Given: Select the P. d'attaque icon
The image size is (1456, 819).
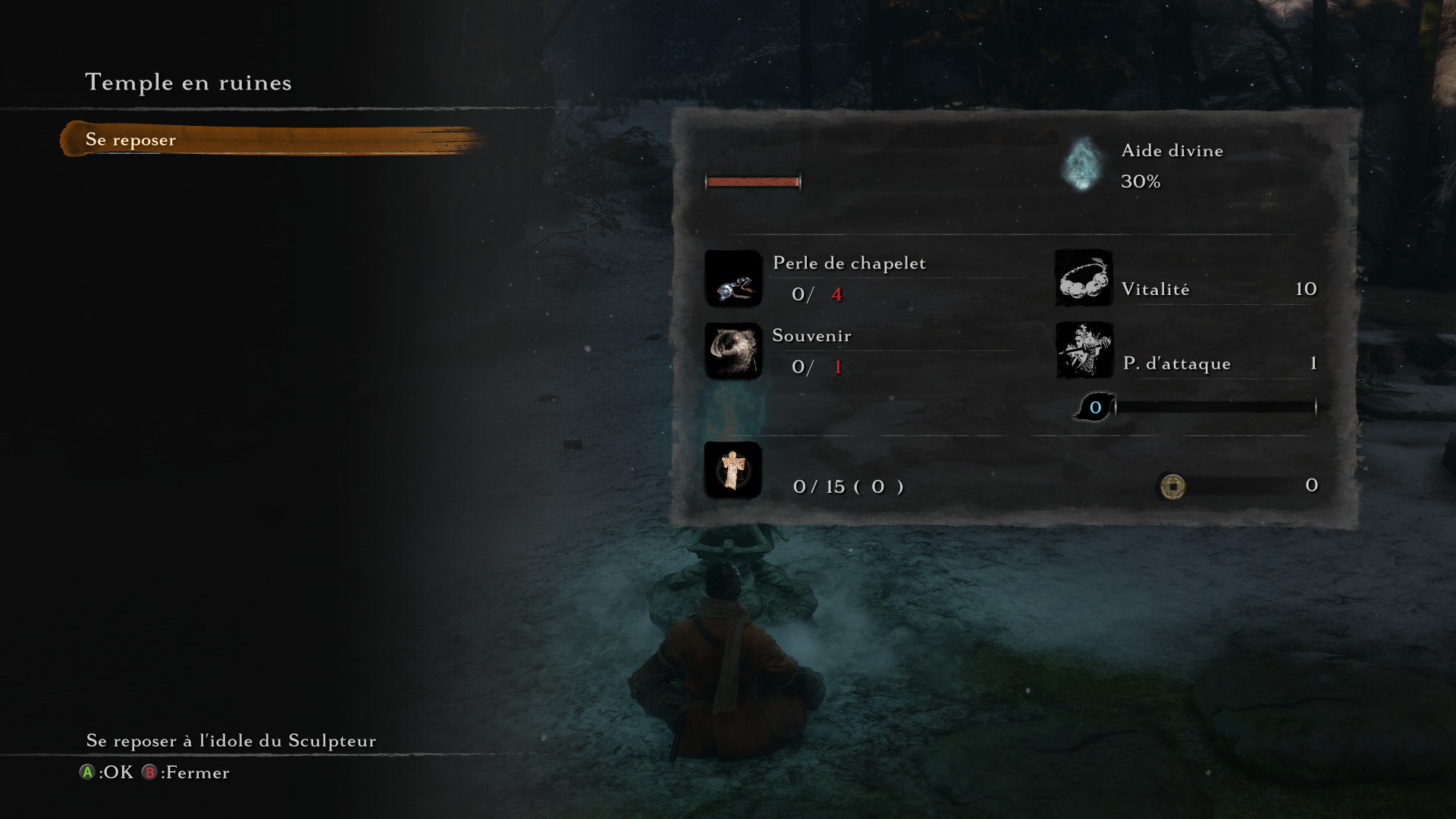Looking at the screenshot, I should [1084, 350].
